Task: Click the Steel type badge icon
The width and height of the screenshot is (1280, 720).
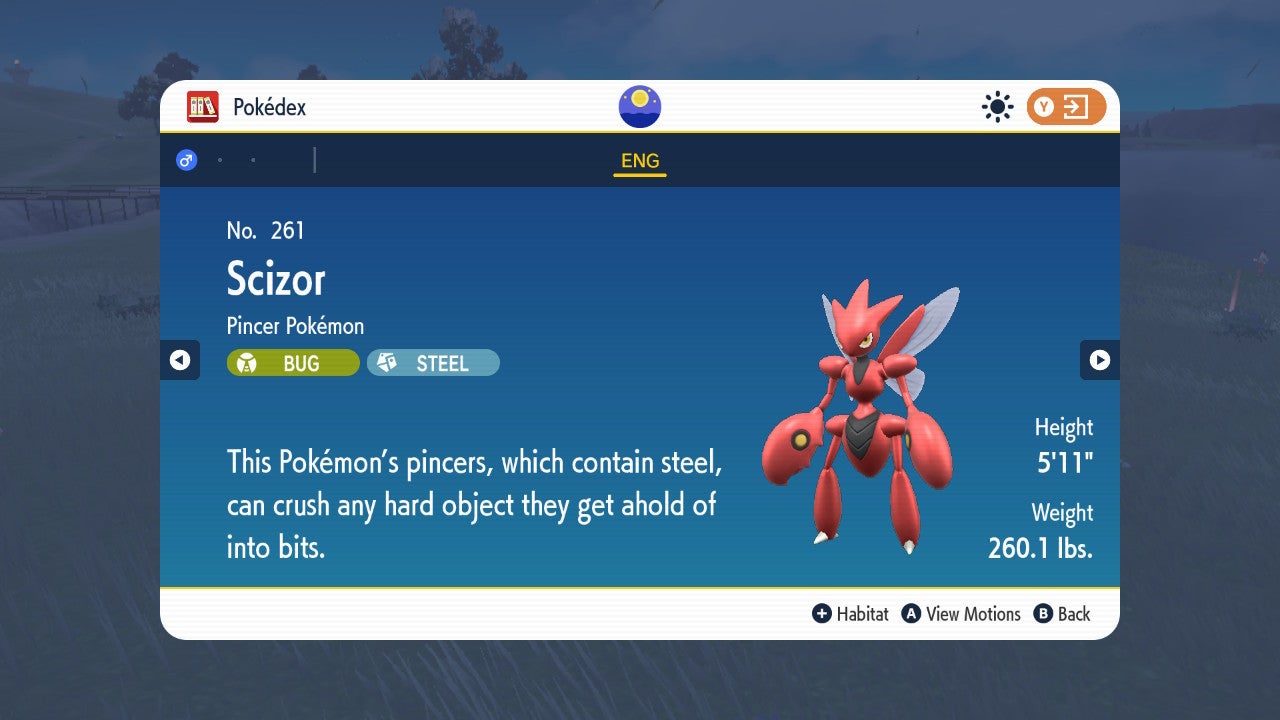Action: coord(388,363)
